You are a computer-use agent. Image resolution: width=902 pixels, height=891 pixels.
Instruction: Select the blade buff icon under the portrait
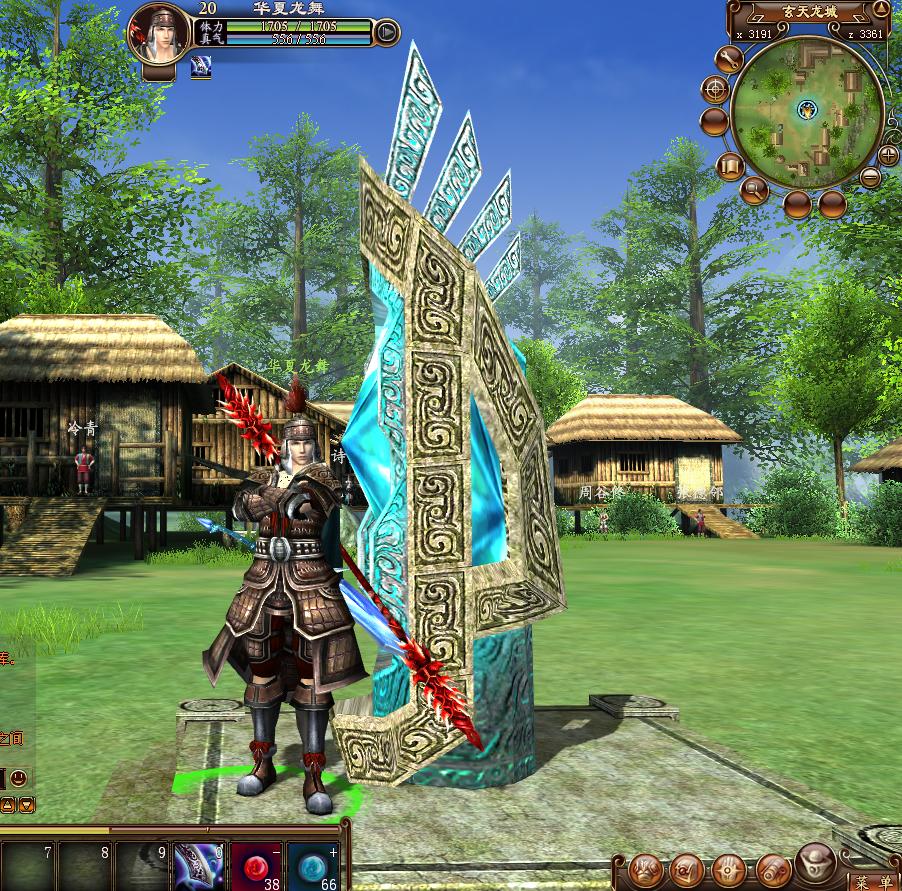tap(200, 67)
